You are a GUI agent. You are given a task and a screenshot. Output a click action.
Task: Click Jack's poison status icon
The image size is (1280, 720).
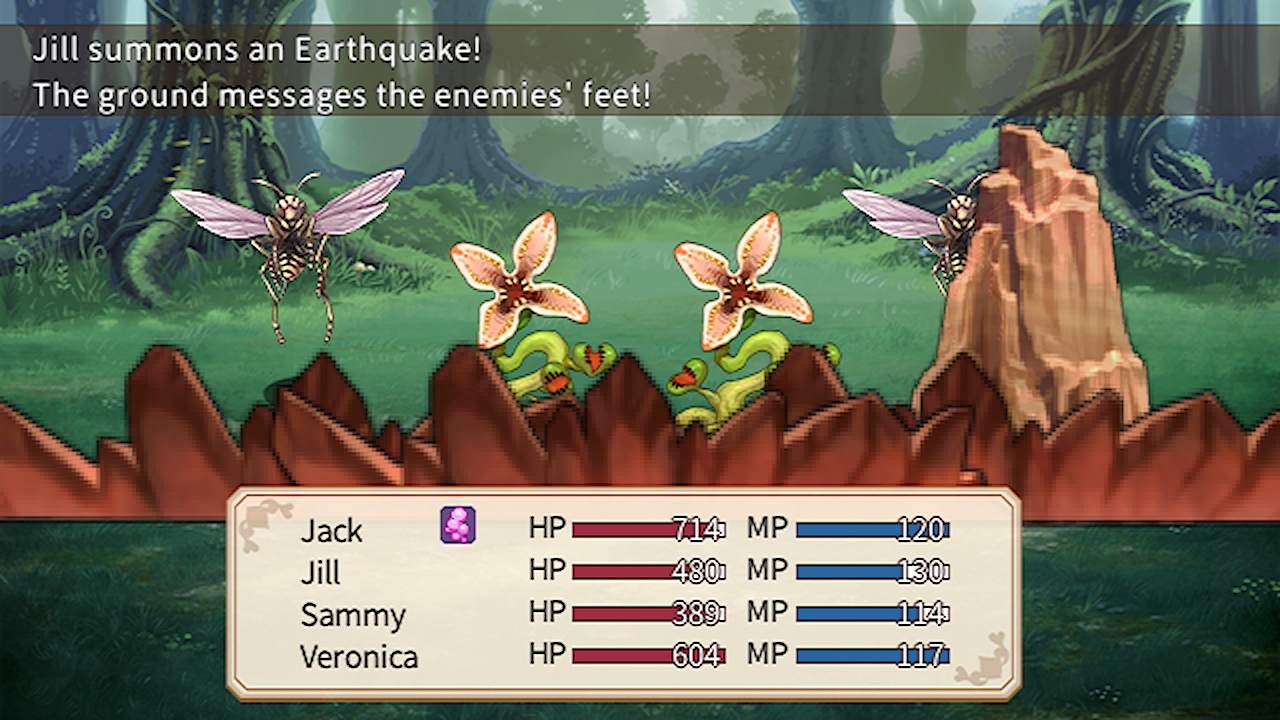point(458,525)
